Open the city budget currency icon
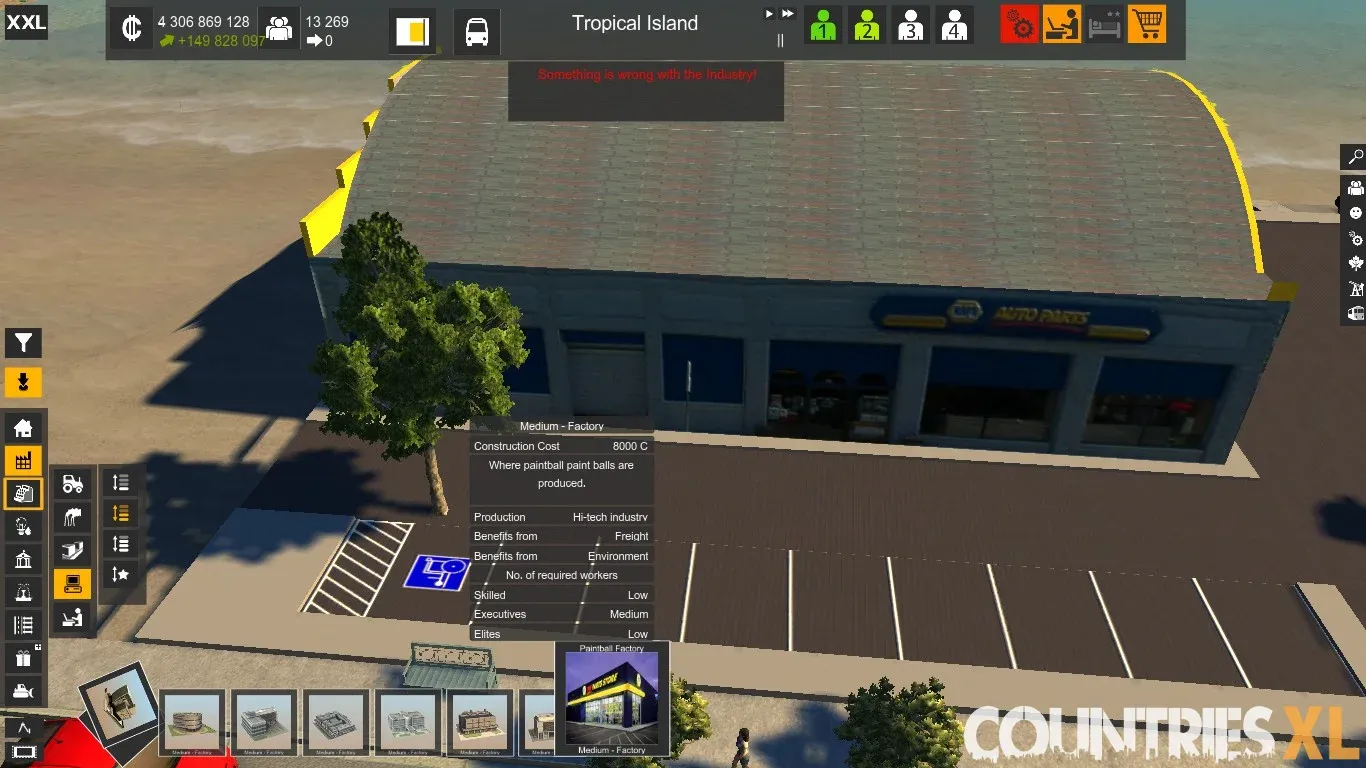Viewport: 1366px width, 768px height. [x=131, y=28]
